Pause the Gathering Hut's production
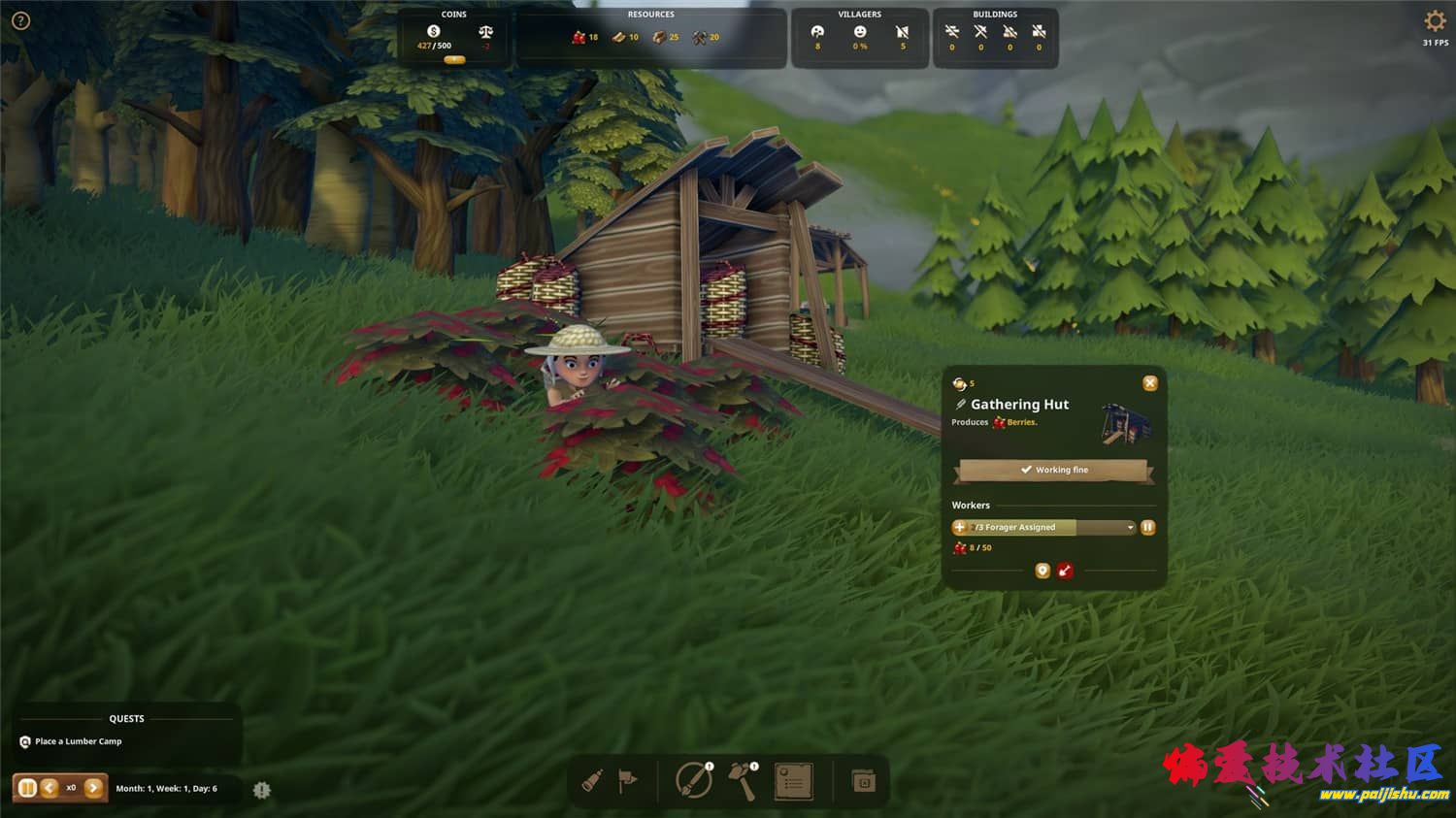 click(x=1148, y=527)
